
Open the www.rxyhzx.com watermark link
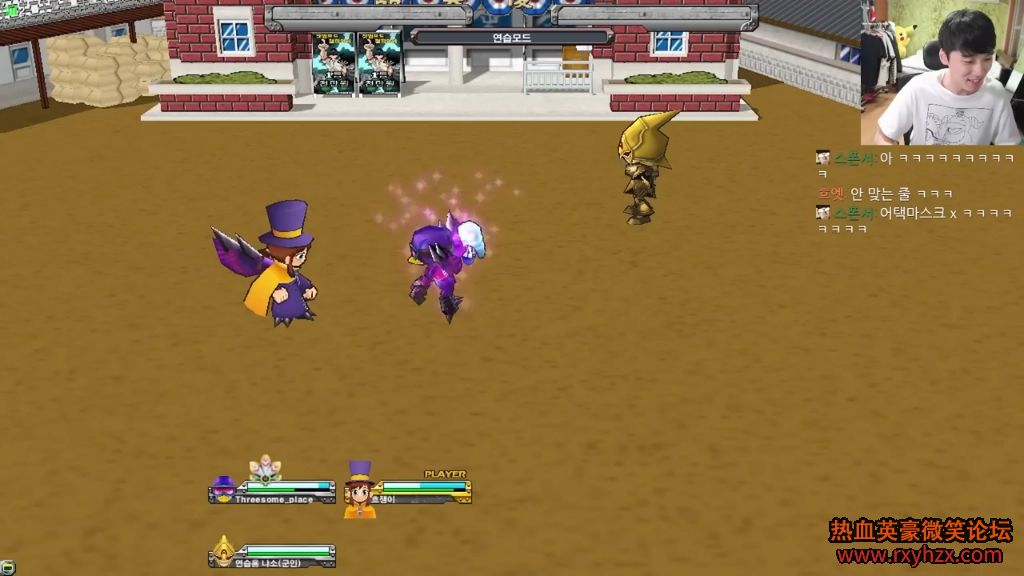coord(919,555)
